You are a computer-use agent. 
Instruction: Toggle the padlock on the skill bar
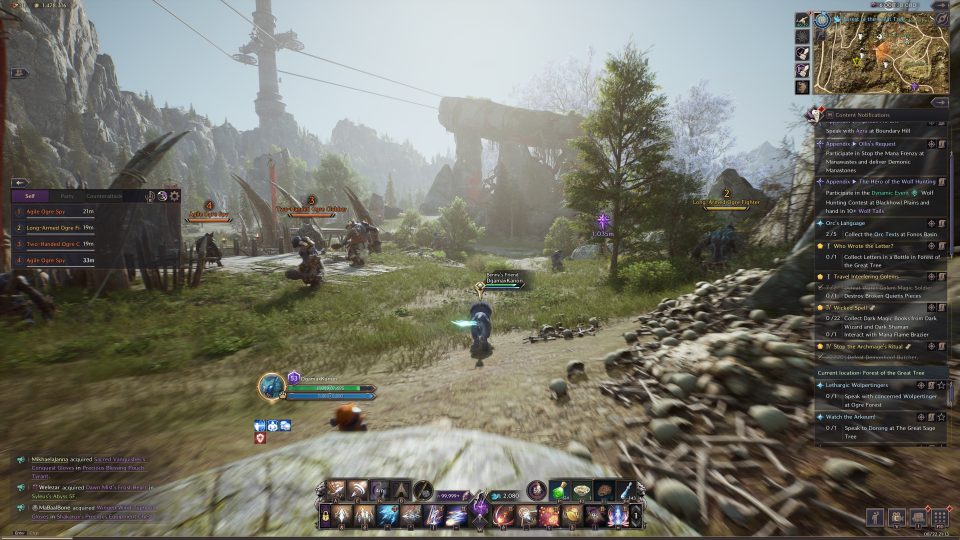326,515
